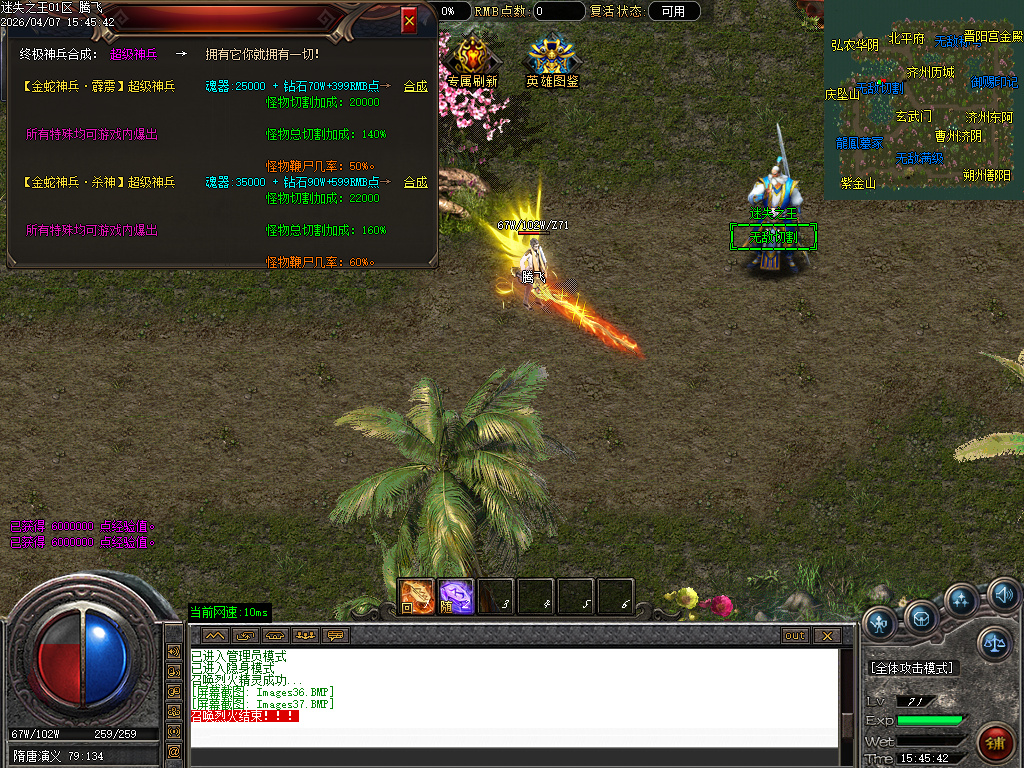1024x768 pixels.
Task: Open the character equipment round button
Action: tap(880, 623)
